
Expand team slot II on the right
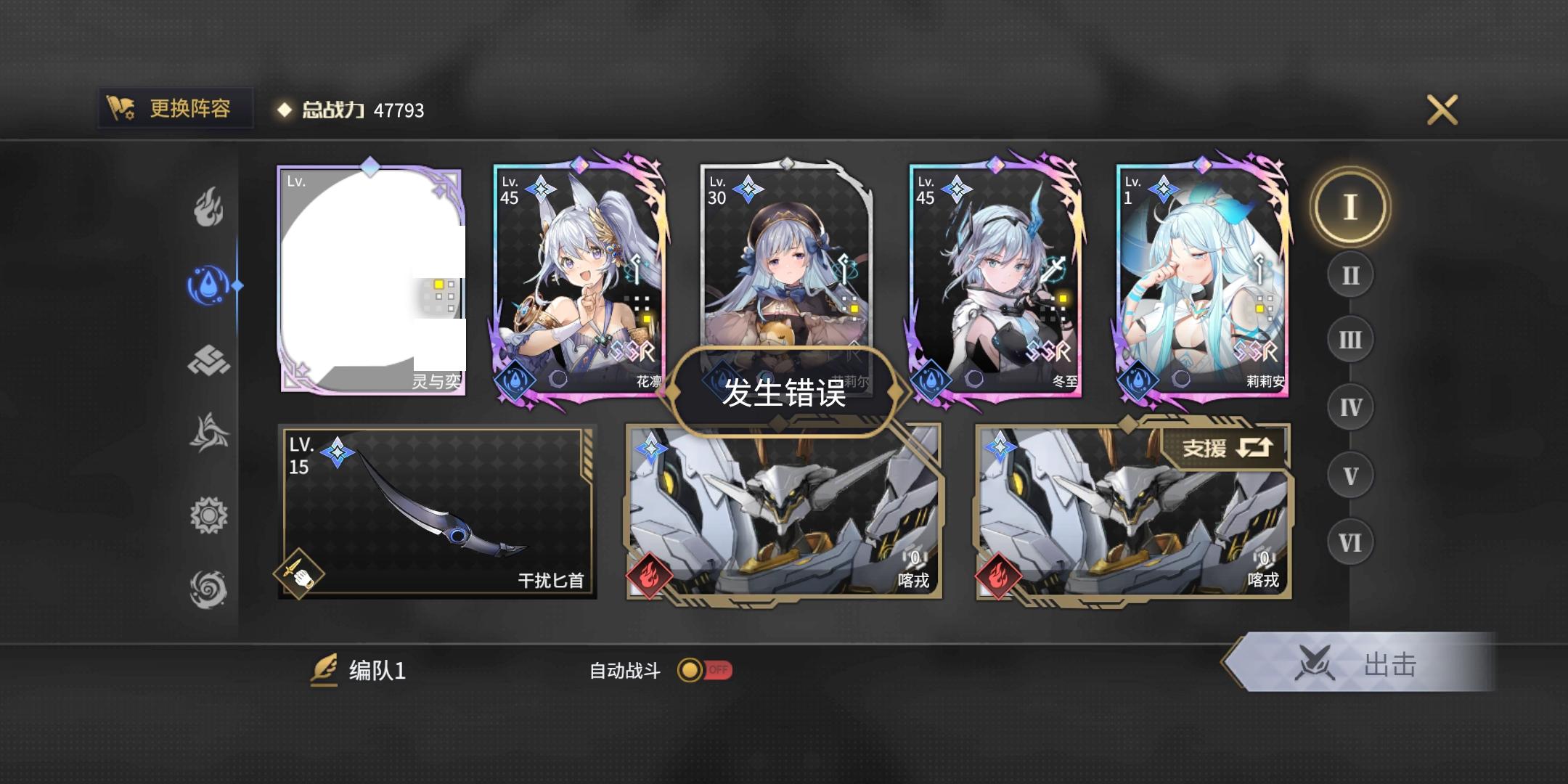(1349, 274)
